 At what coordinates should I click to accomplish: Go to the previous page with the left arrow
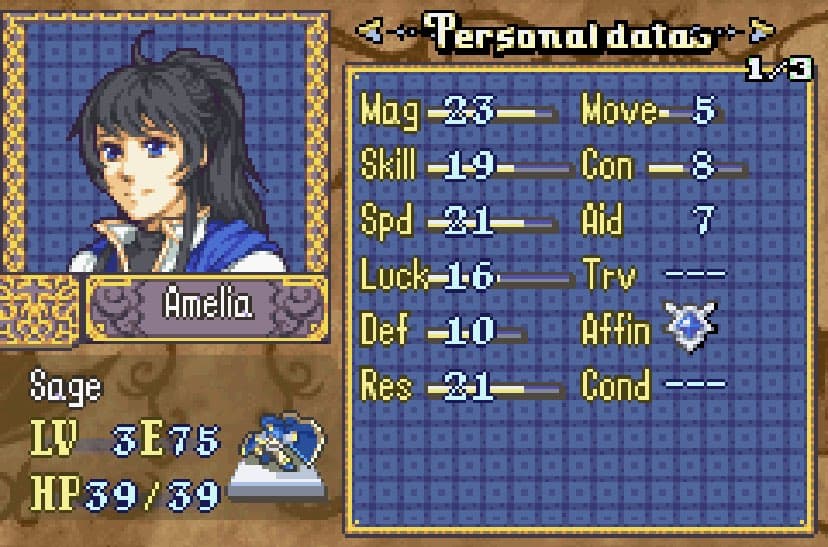pyautogui.click(x=370, y=33)
